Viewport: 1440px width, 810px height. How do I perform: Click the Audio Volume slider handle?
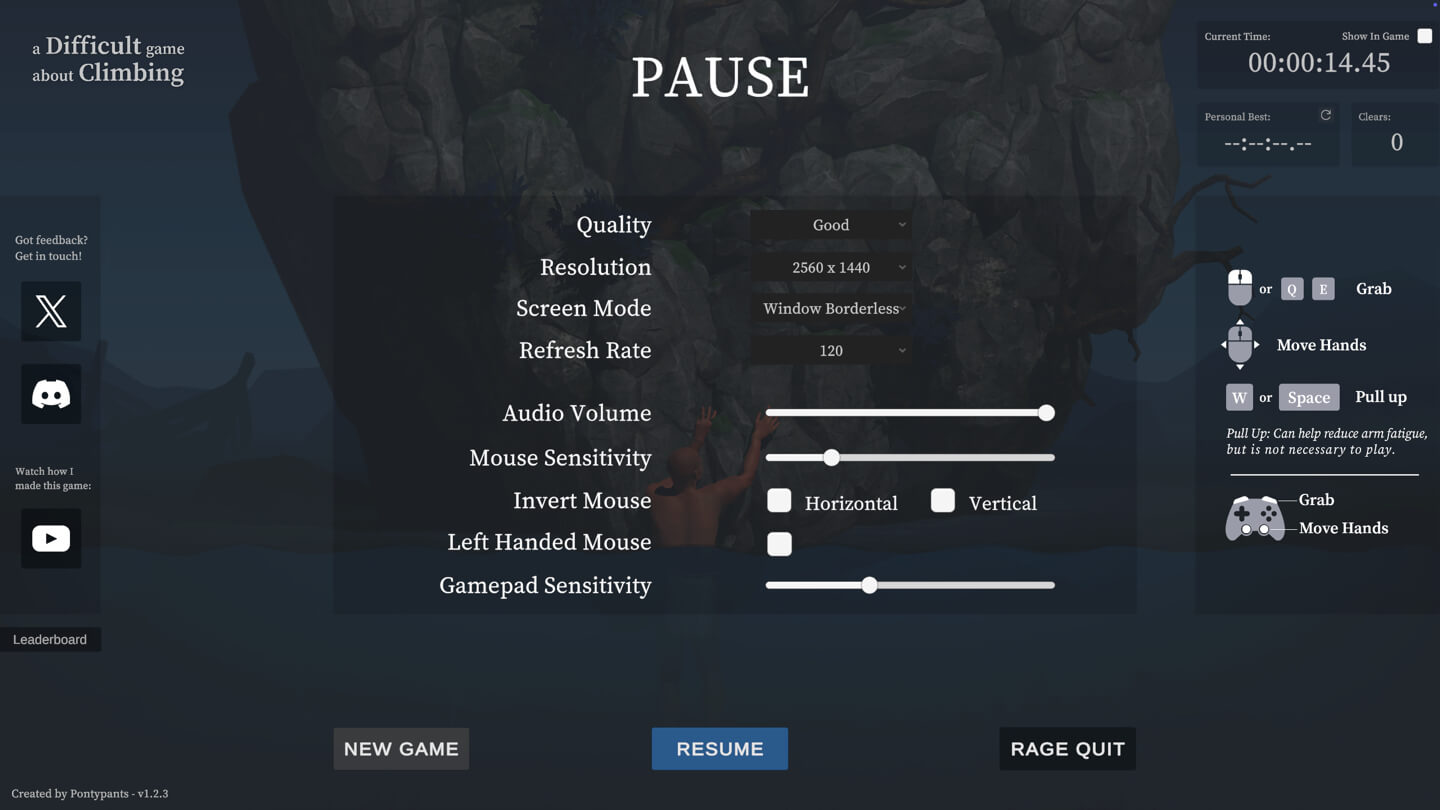click(1046, 413)
